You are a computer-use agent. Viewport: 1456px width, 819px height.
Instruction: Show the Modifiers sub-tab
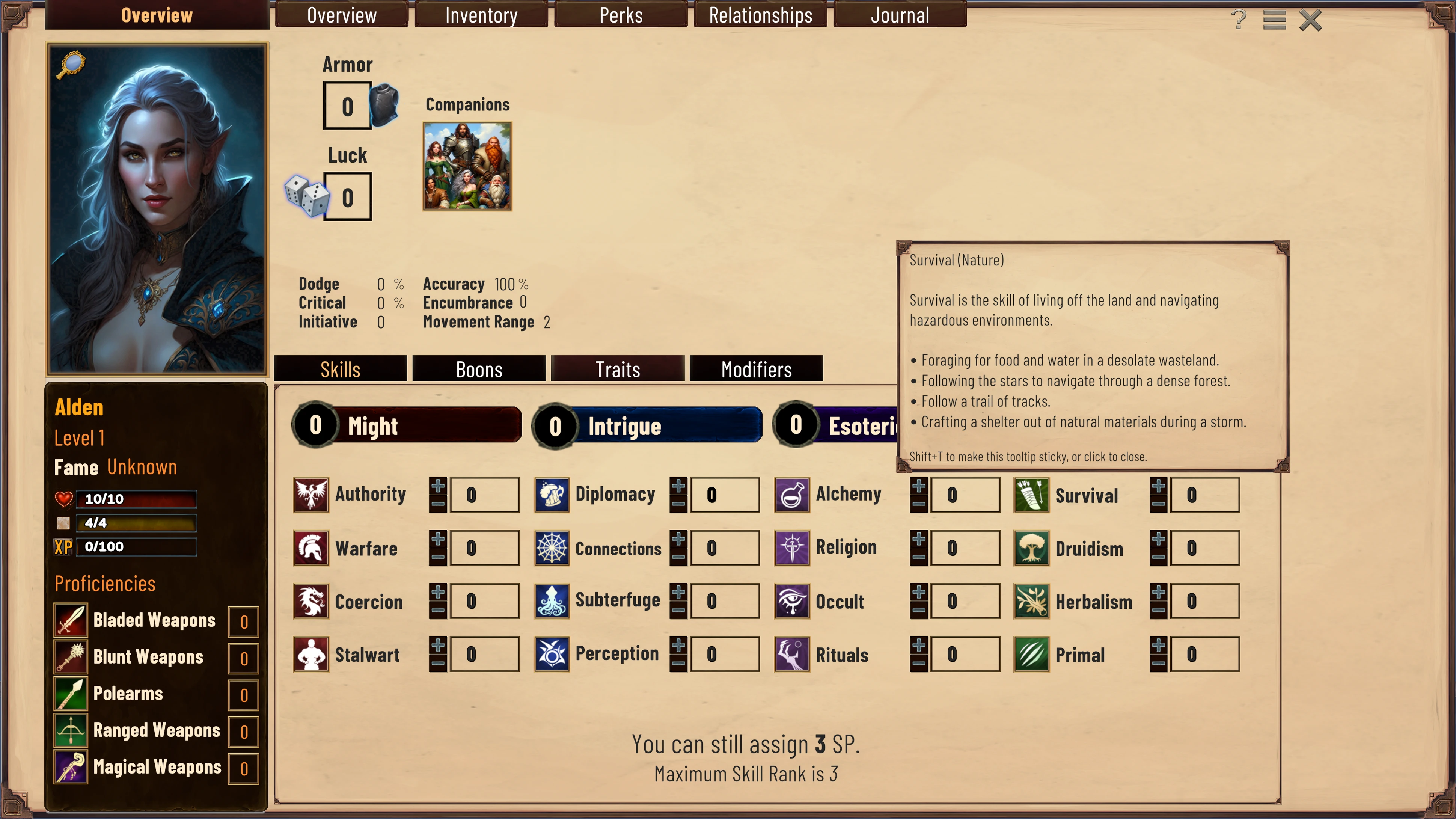[x=756, y=369]
